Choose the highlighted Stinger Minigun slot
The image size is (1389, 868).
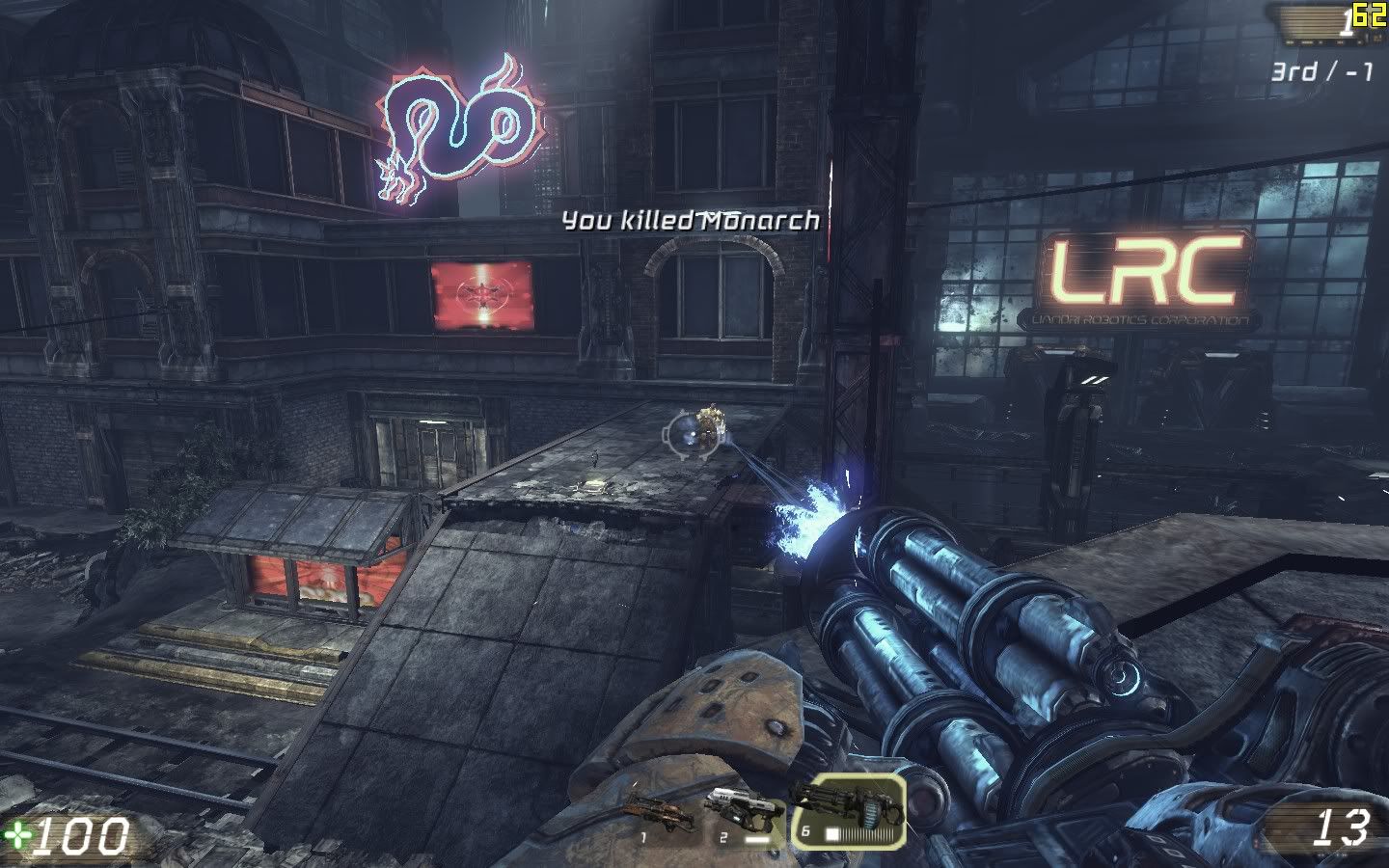[x=848, y=810]
